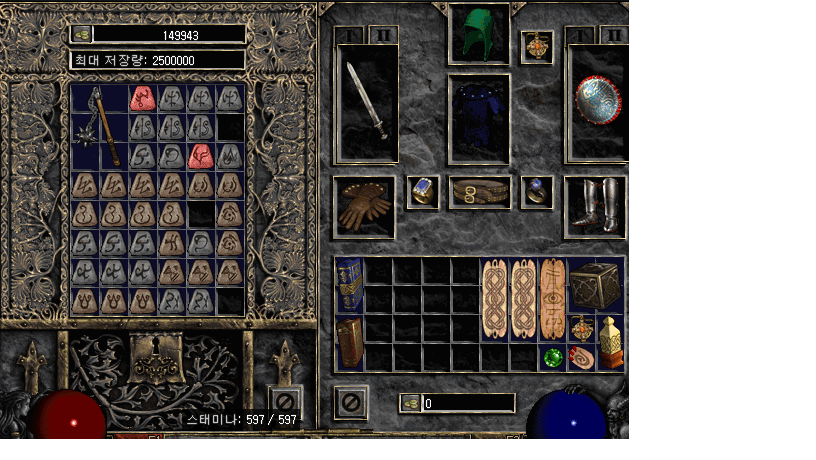
Task: Select the yellow potion bottle in inventory
Action: click(610, 342)
